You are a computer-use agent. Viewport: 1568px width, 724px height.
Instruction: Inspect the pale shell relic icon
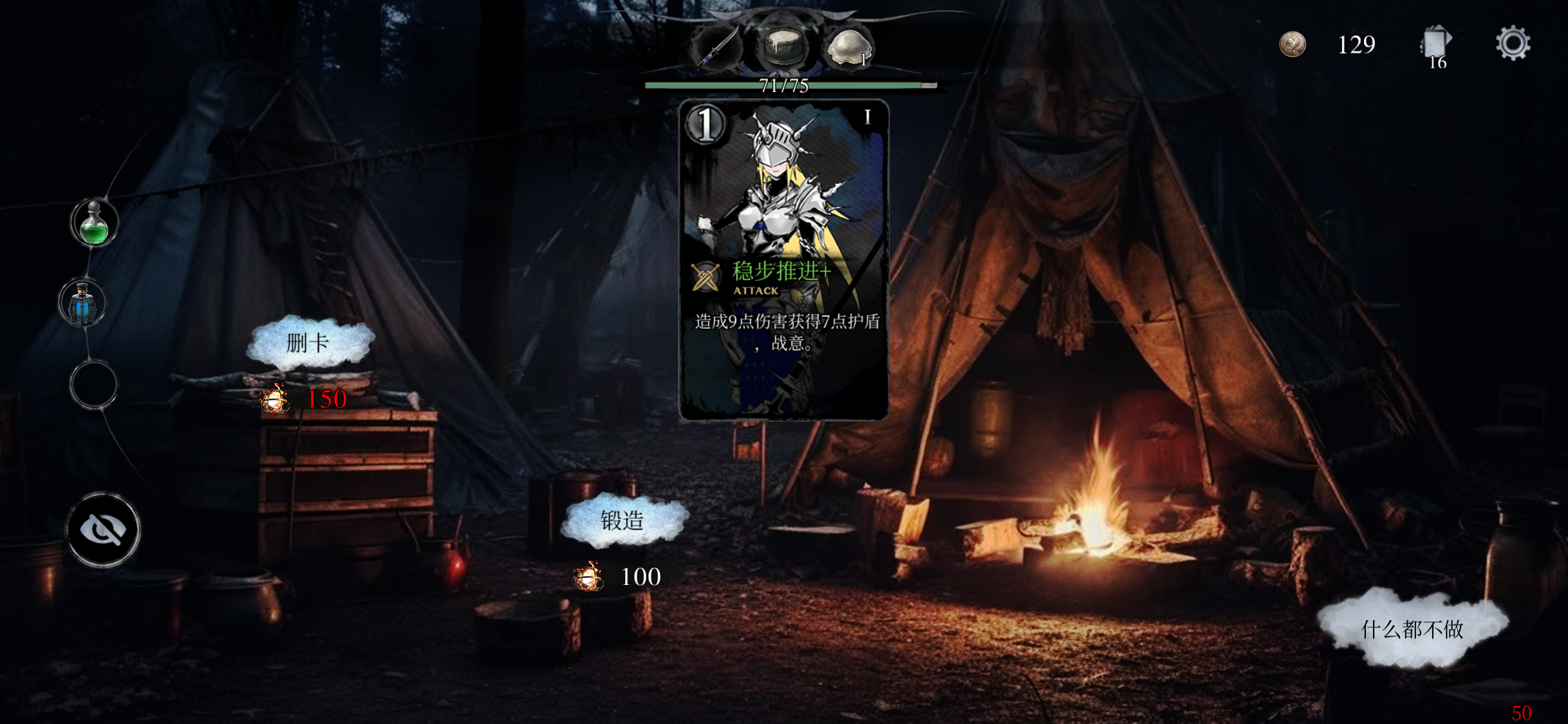point(848,47)
